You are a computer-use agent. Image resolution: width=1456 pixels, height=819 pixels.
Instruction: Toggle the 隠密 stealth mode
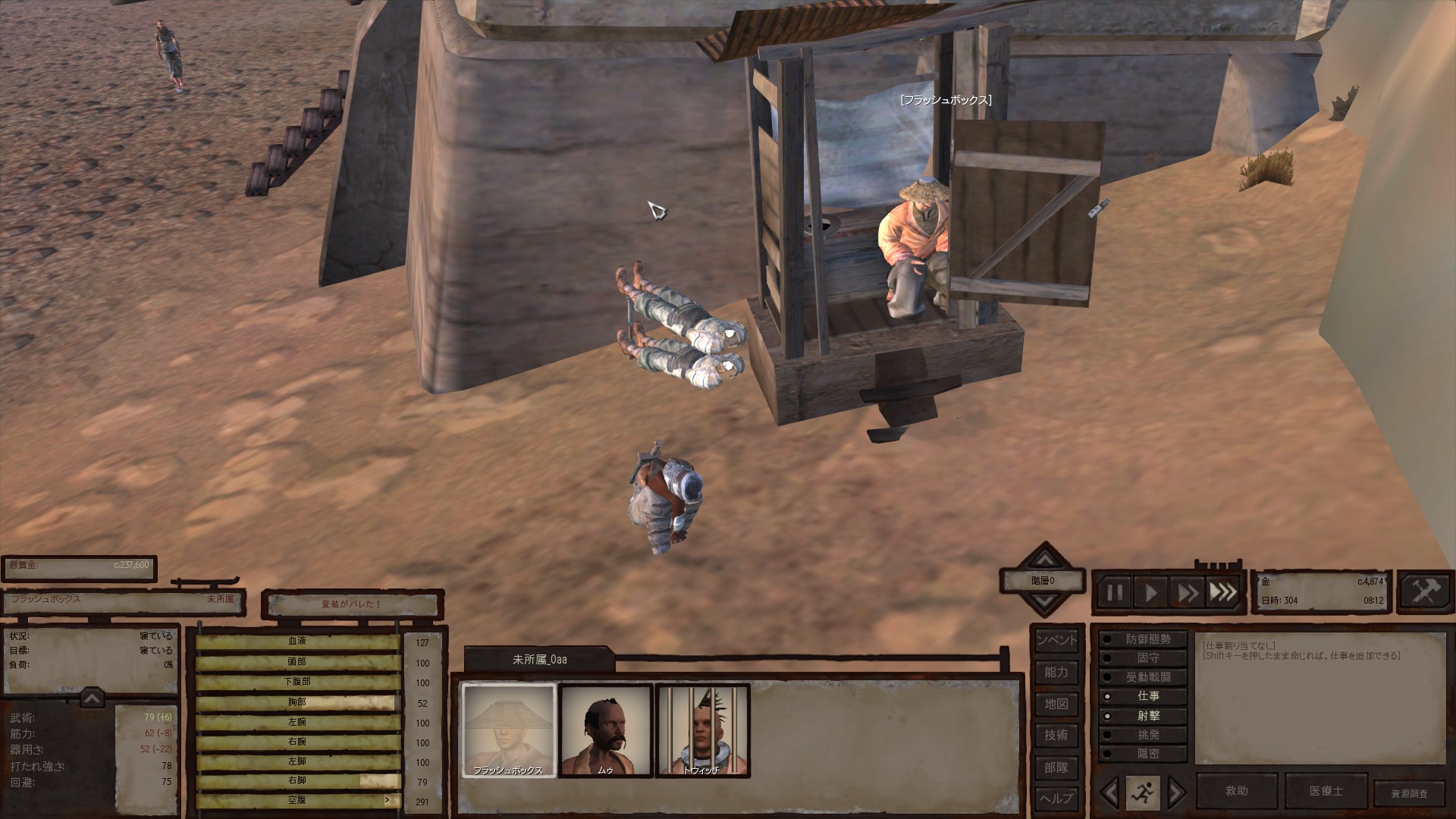coord(1142,754)
